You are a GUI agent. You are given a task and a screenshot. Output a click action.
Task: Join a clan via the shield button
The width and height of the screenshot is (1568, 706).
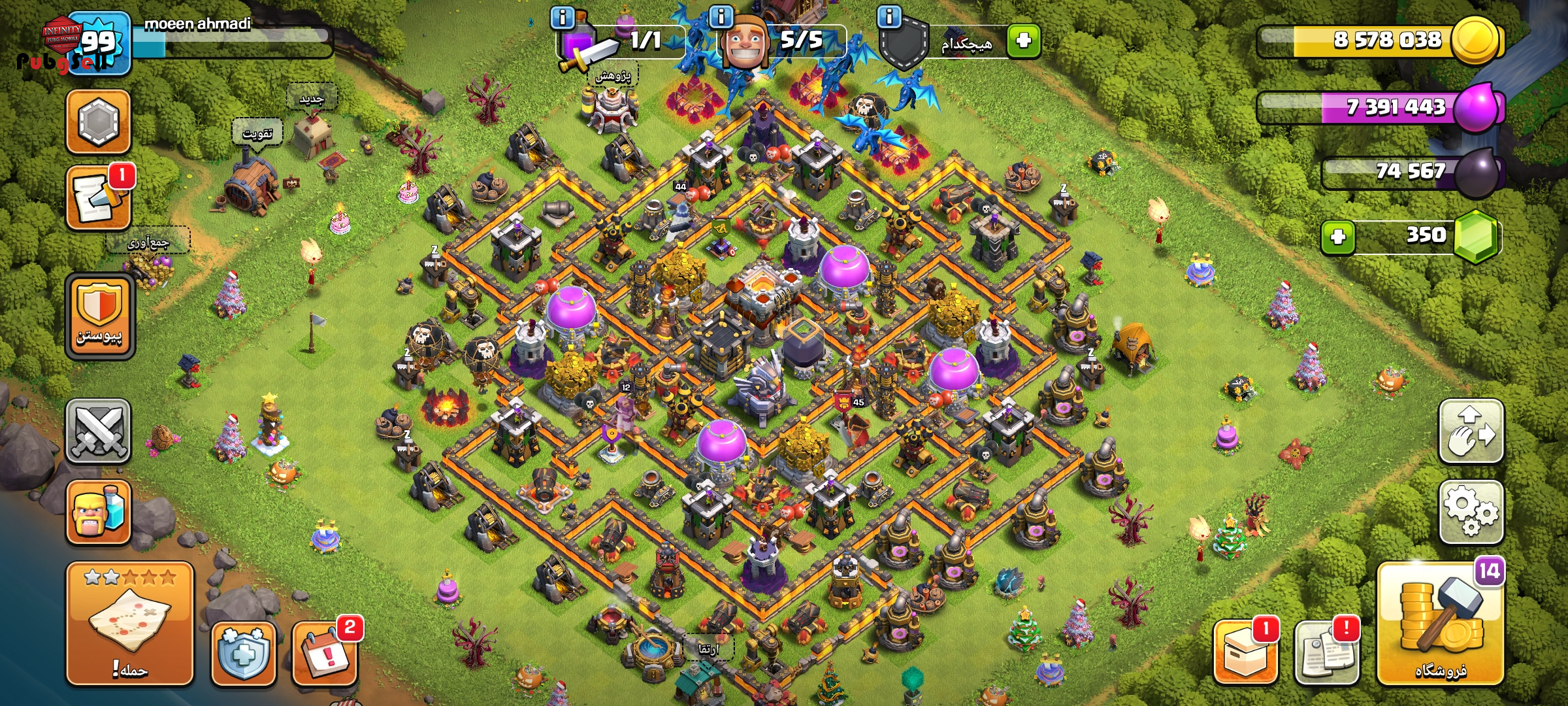[x=99, y=316]
